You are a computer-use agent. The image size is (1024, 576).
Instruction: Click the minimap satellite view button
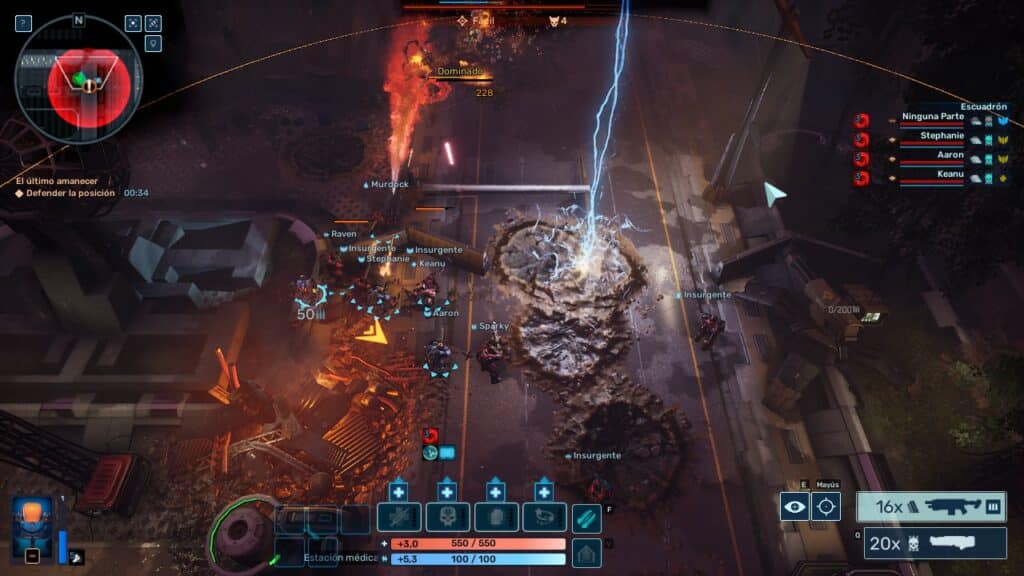(153, 23)
